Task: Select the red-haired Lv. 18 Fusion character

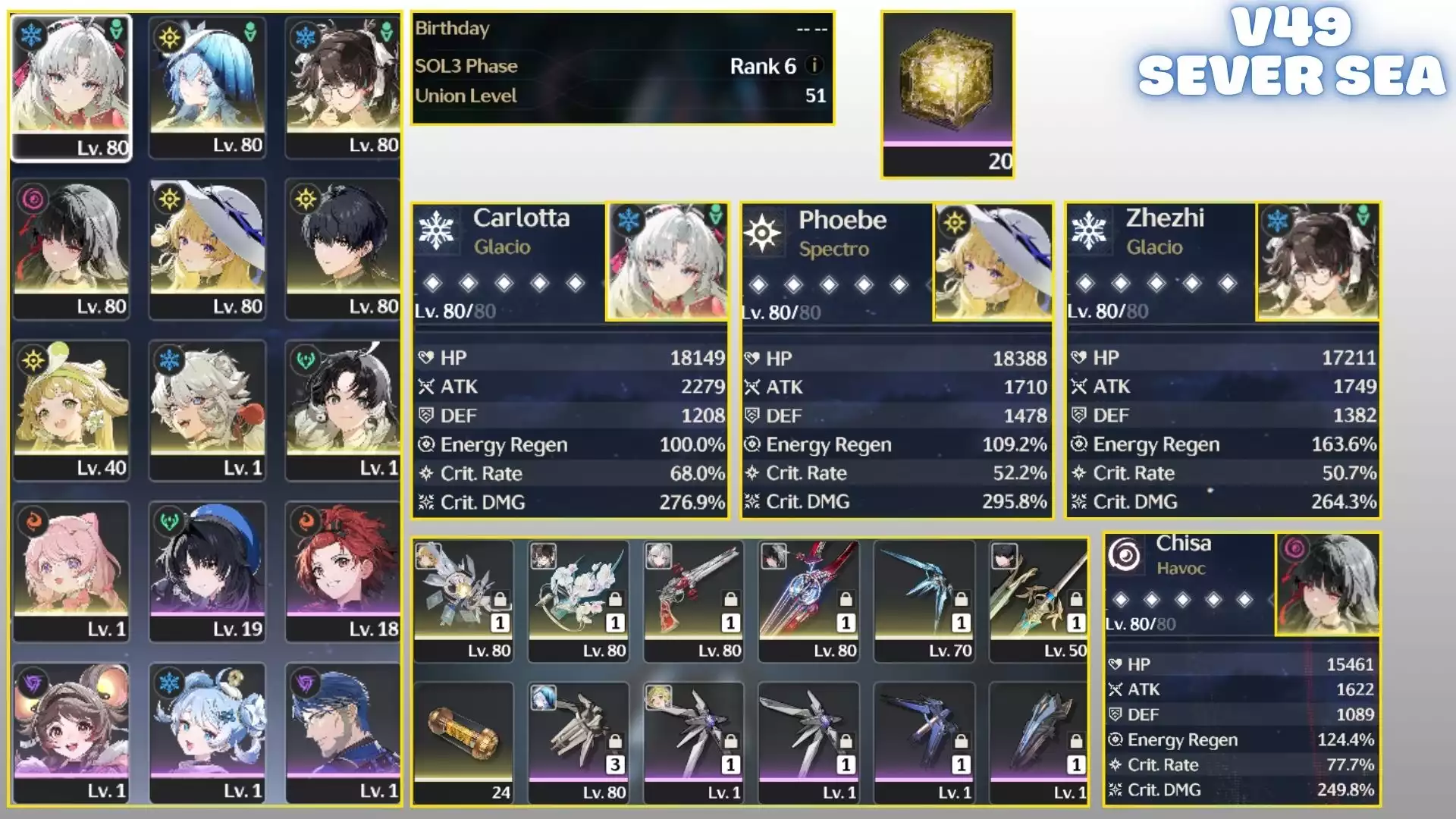Action: point(343,571)
